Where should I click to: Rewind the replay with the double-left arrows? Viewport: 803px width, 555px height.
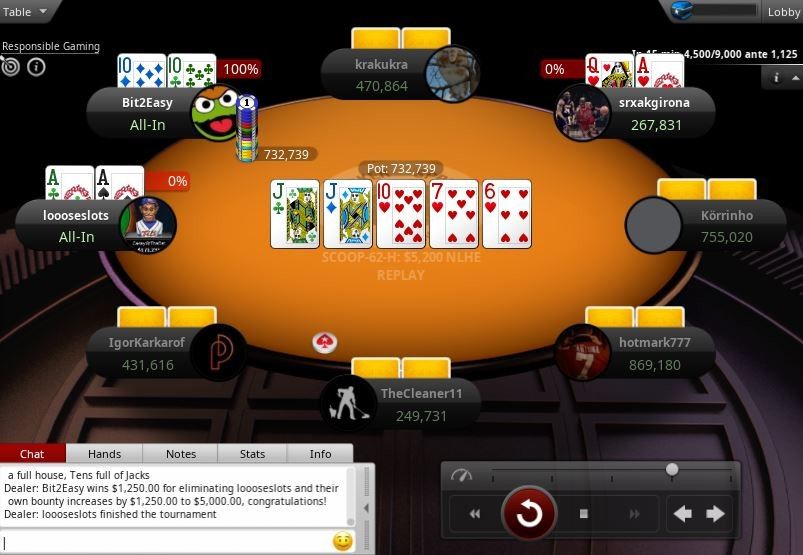pyautogui.click(x=475, y=514)
